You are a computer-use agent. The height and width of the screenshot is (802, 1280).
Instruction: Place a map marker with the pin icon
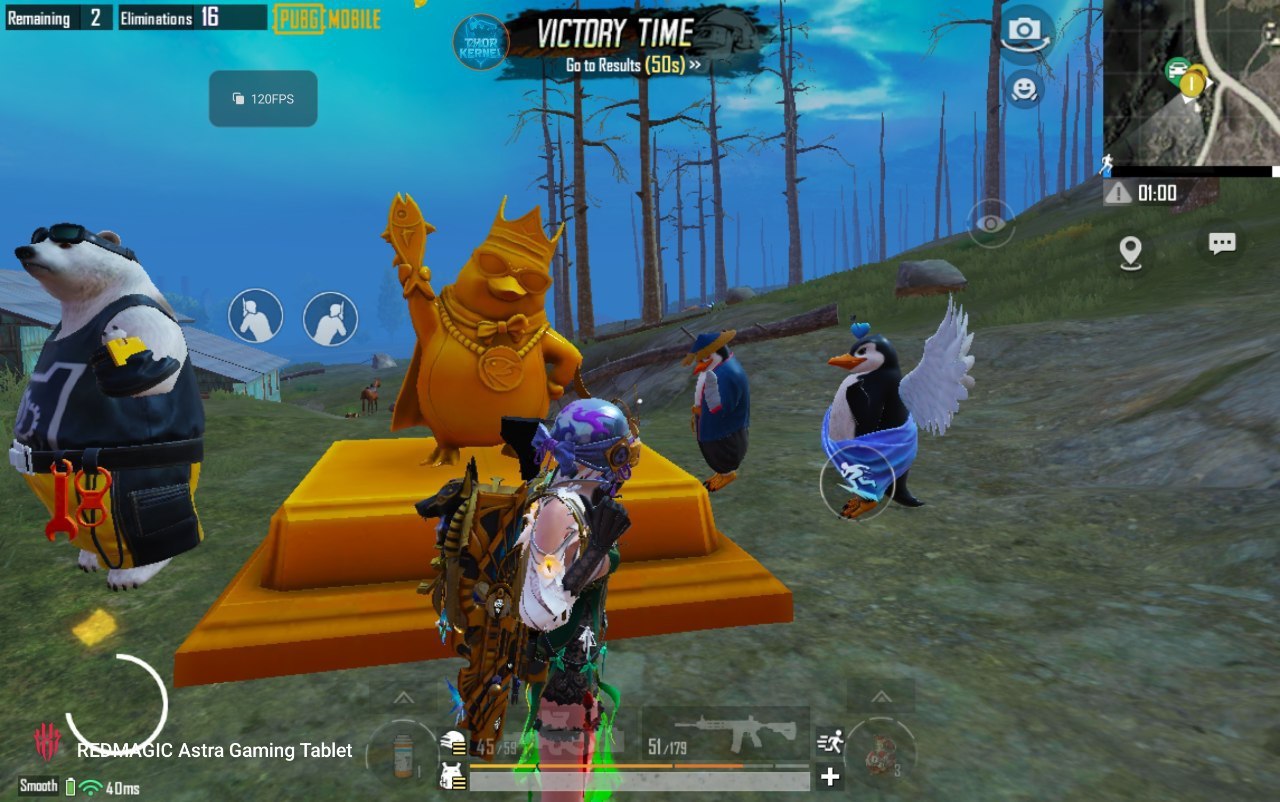[1130, 252]
